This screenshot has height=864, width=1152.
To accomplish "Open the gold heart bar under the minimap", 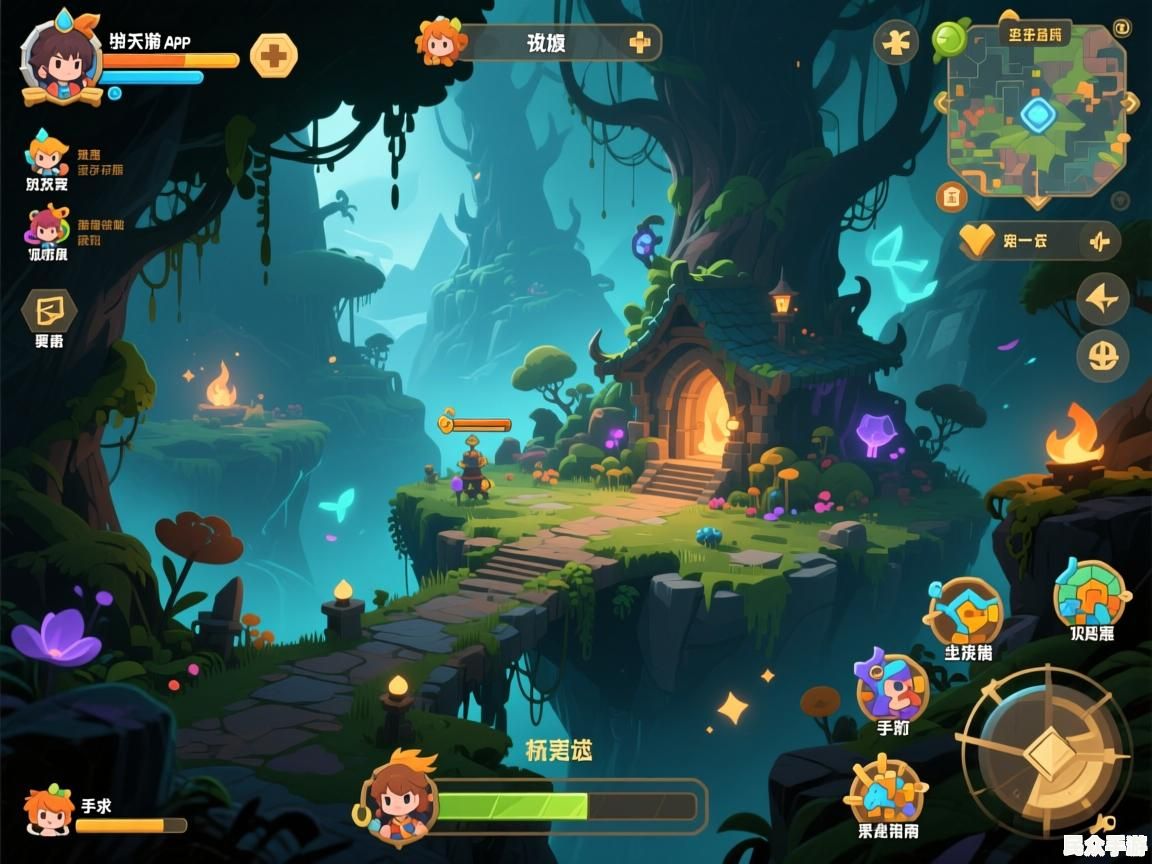I will [x=1038, y=241].
